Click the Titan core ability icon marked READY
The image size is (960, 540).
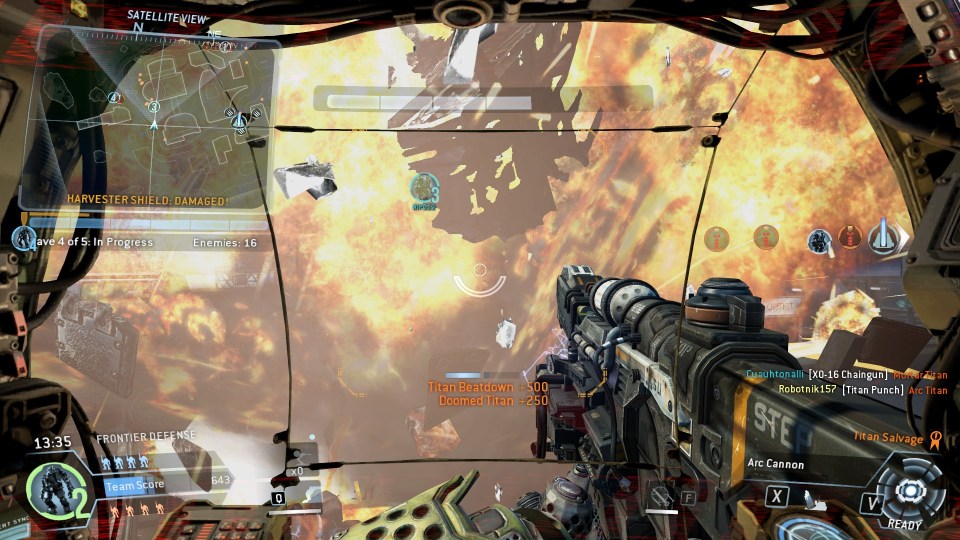(x=908, y=490)
